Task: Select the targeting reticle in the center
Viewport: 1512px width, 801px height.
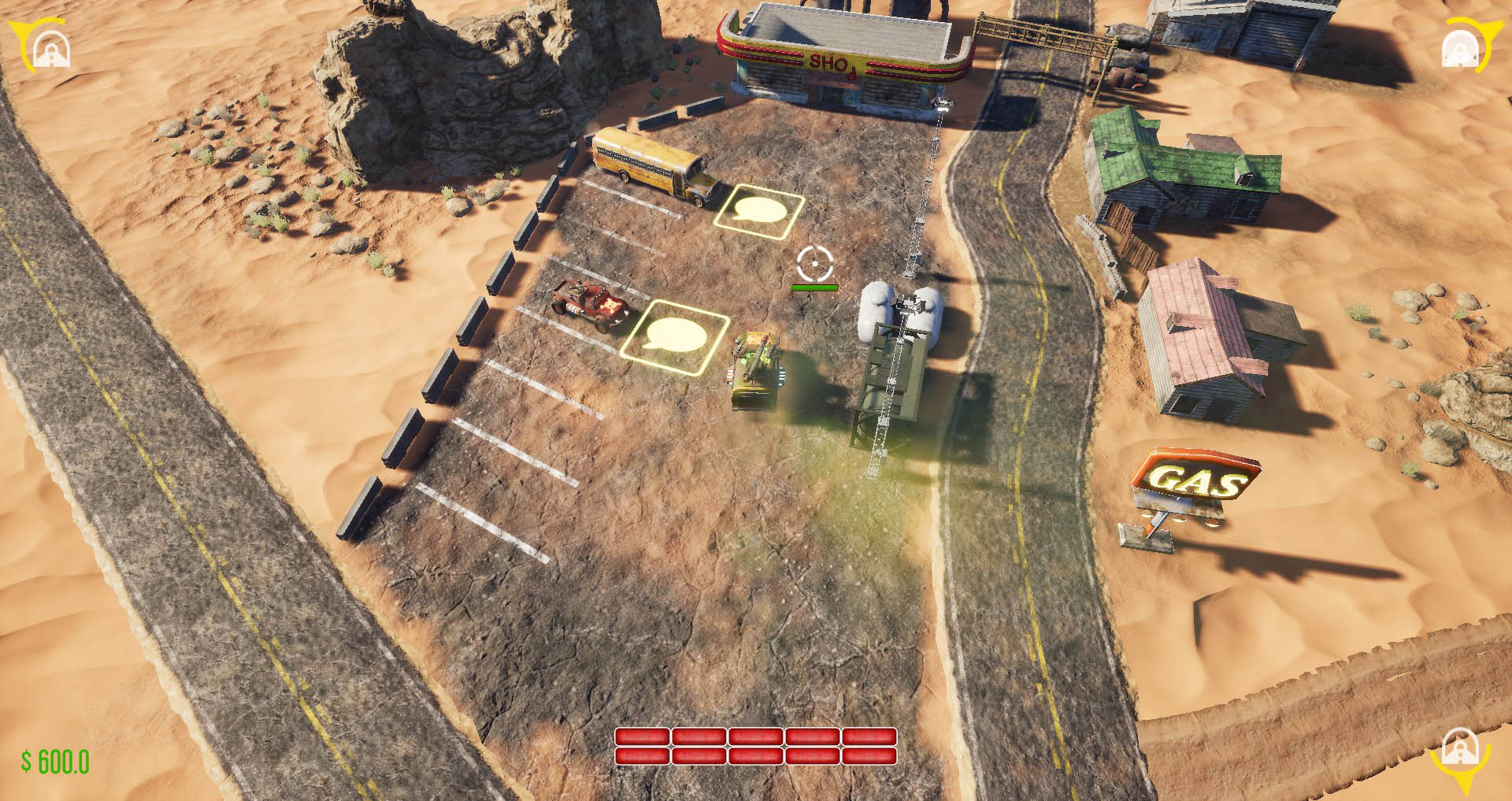Action: coord(815,264)
